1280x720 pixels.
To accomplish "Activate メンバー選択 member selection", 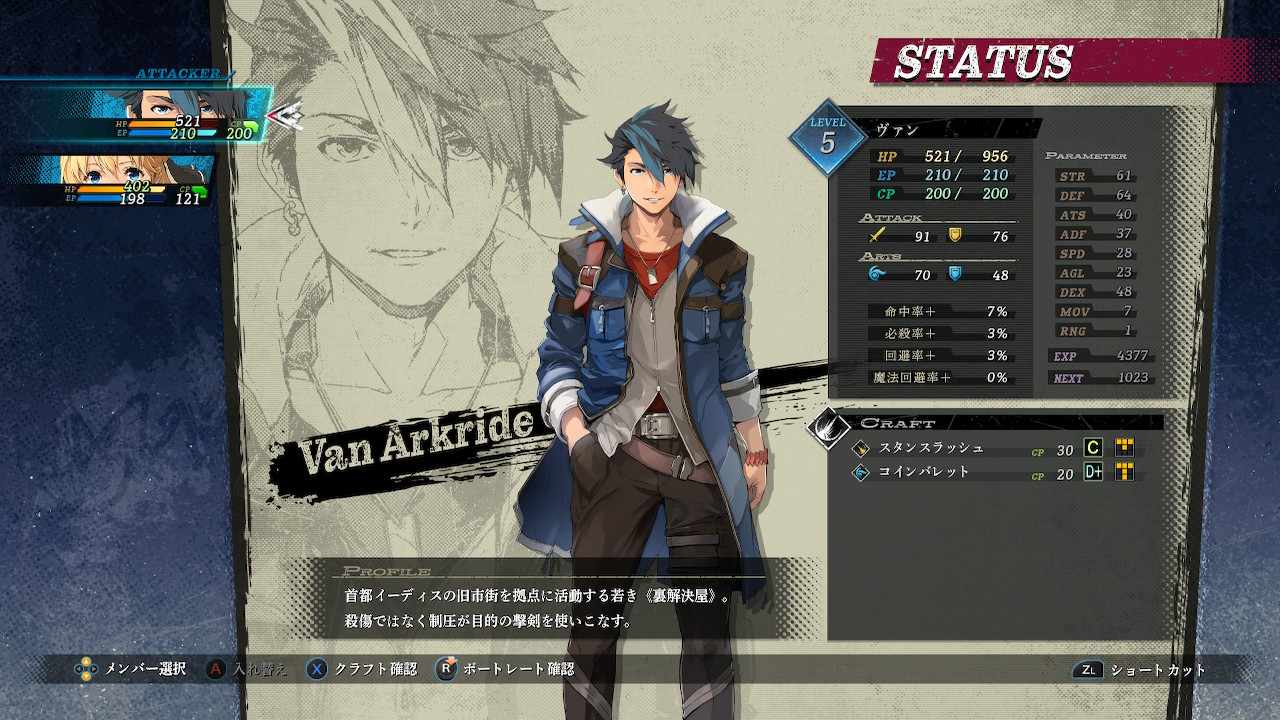I will pos(131,669).
